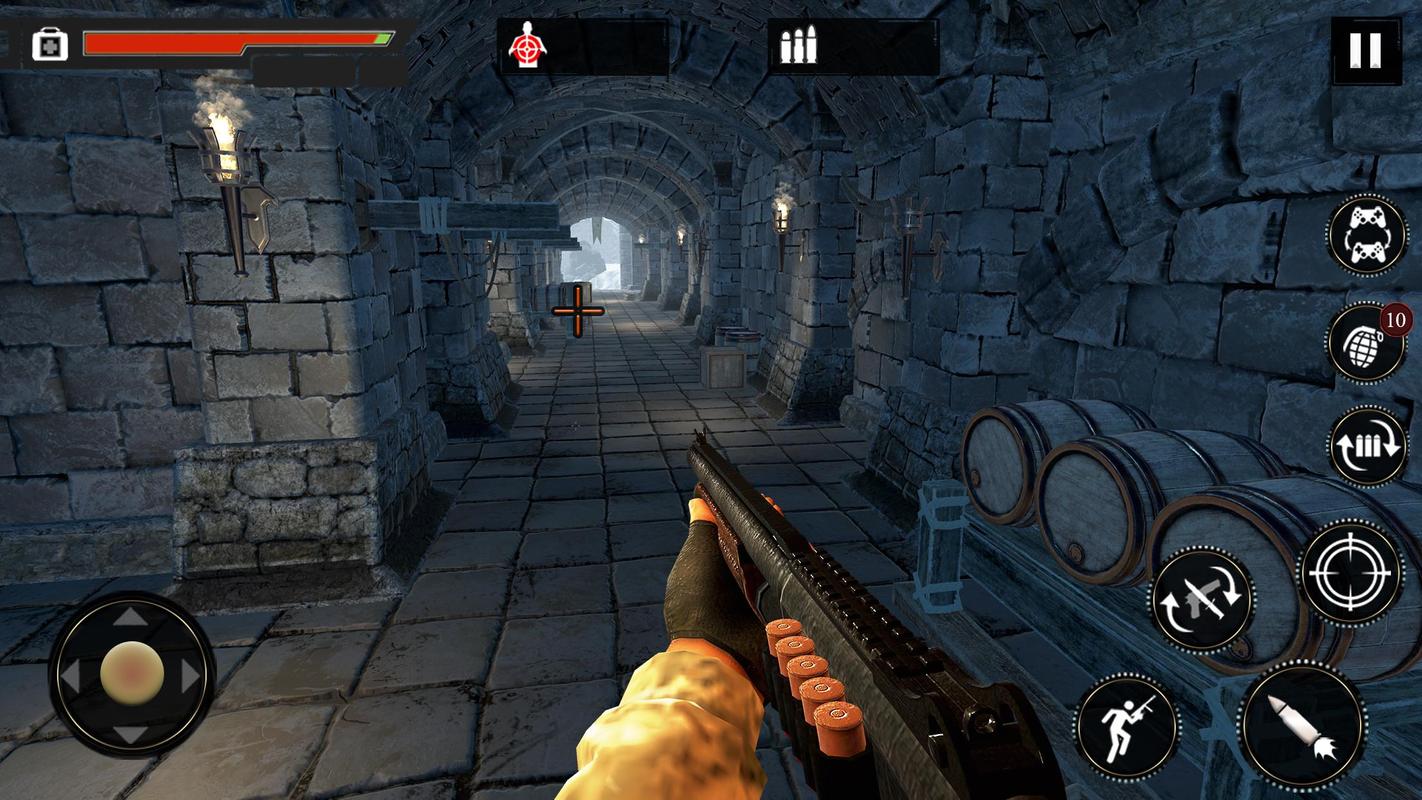Viewport: 1422px width, 800px height.
Task: Activate the running soldier sprint button
Action: [1127, 726]
